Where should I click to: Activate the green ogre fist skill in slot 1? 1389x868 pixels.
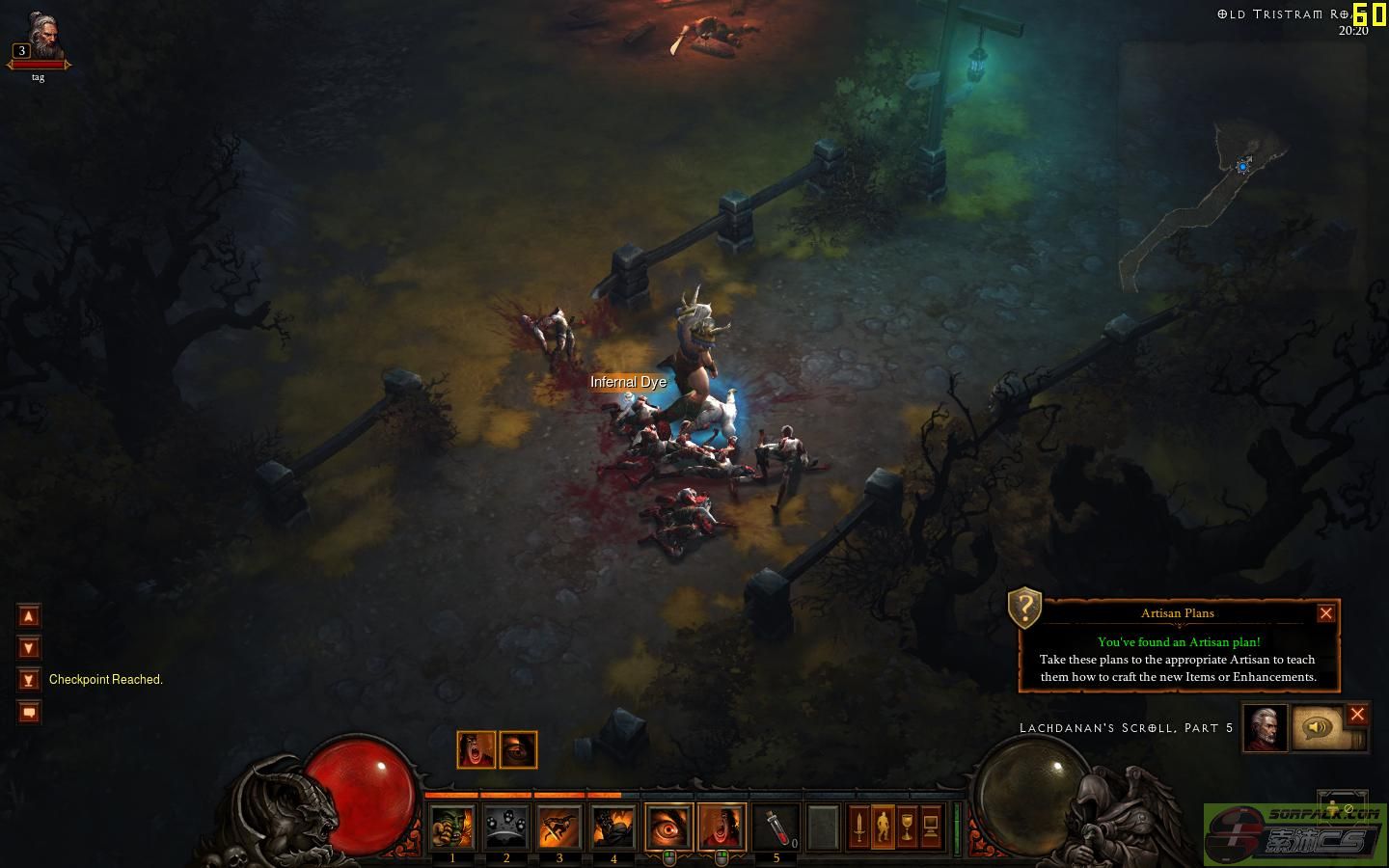click(452, 827)
